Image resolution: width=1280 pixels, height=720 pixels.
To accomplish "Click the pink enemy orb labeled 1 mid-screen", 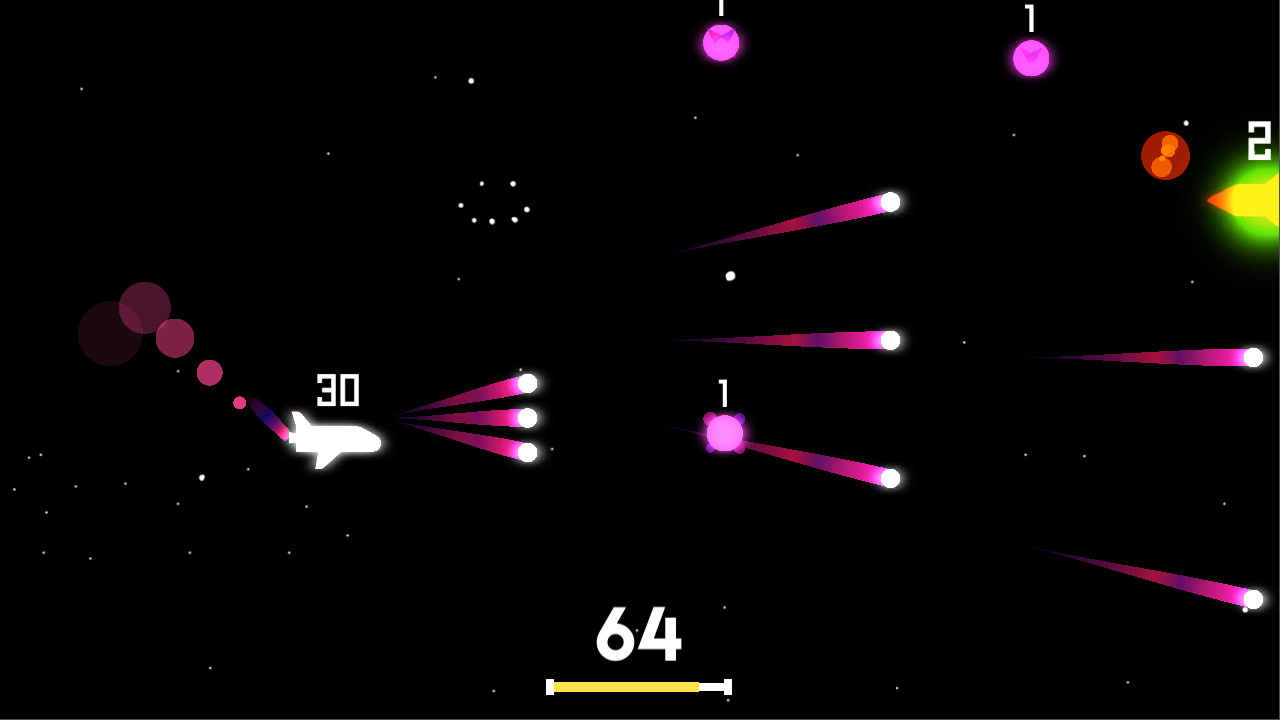I will (x=727, y=435).
